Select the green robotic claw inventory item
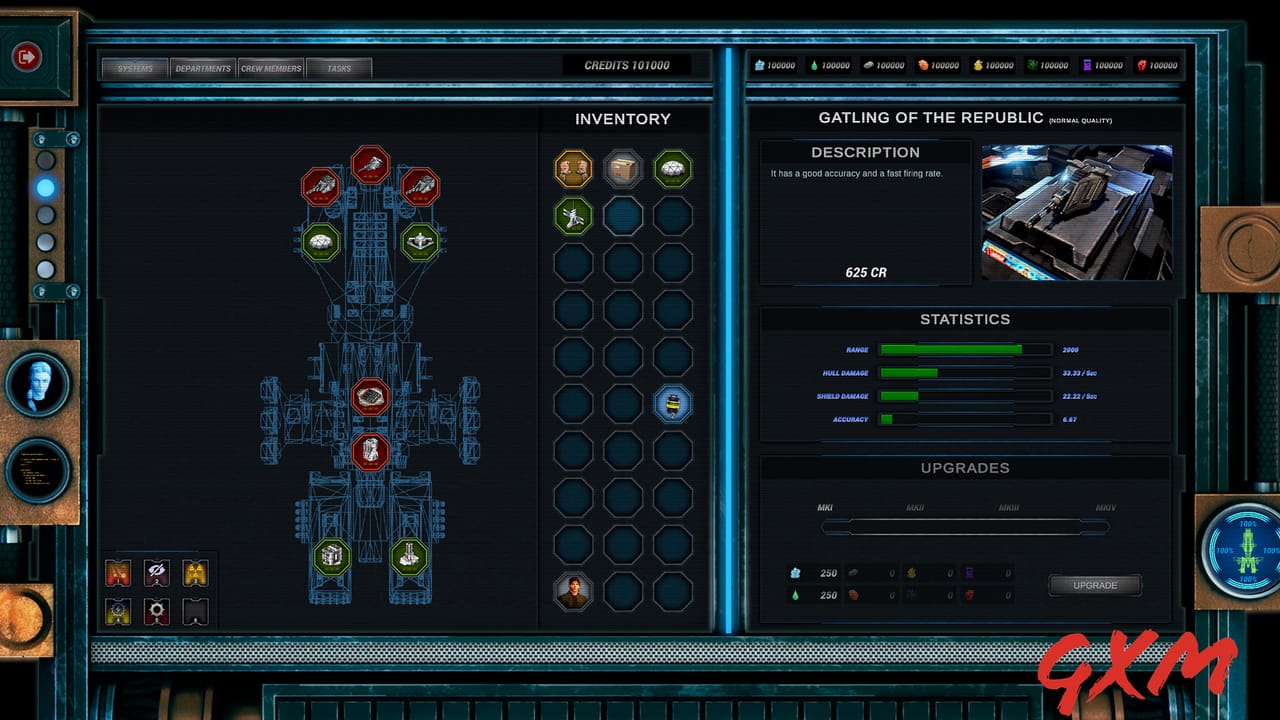The width and height of the screenshot is (1280, 720). (574, 216)
